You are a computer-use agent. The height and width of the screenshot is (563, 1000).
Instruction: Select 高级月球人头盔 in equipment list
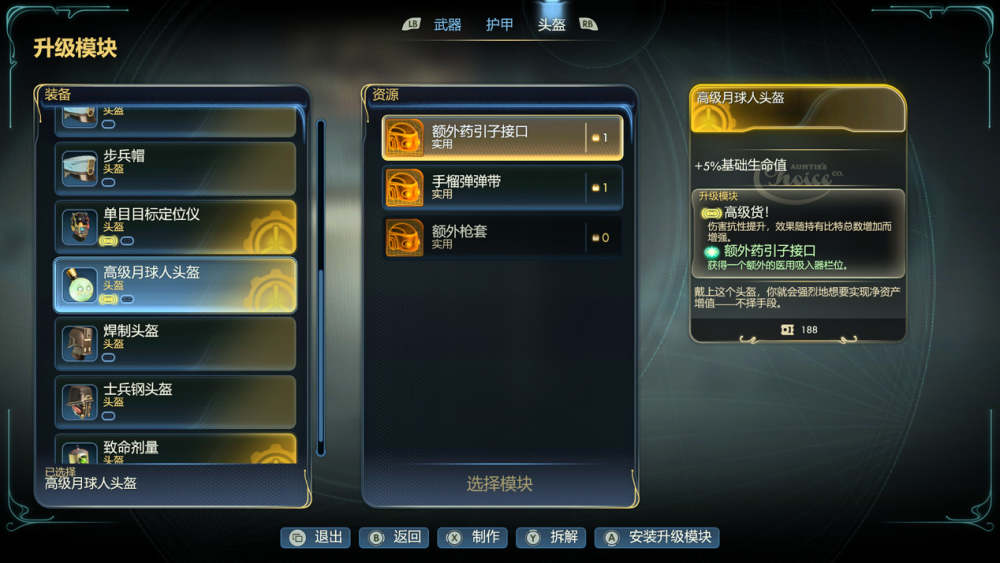(175, 285)
